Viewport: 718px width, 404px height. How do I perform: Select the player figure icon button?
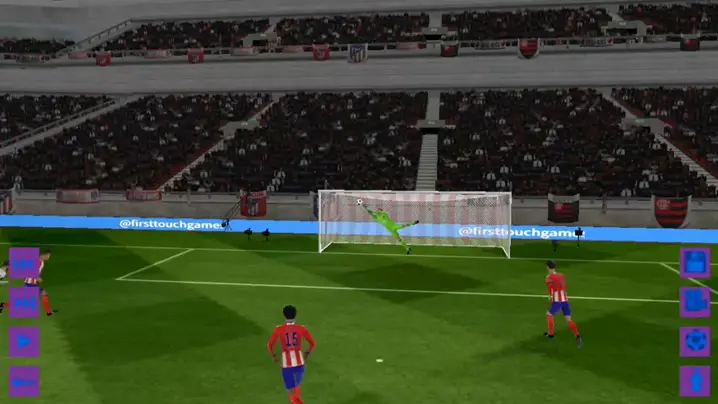(694, 381)
